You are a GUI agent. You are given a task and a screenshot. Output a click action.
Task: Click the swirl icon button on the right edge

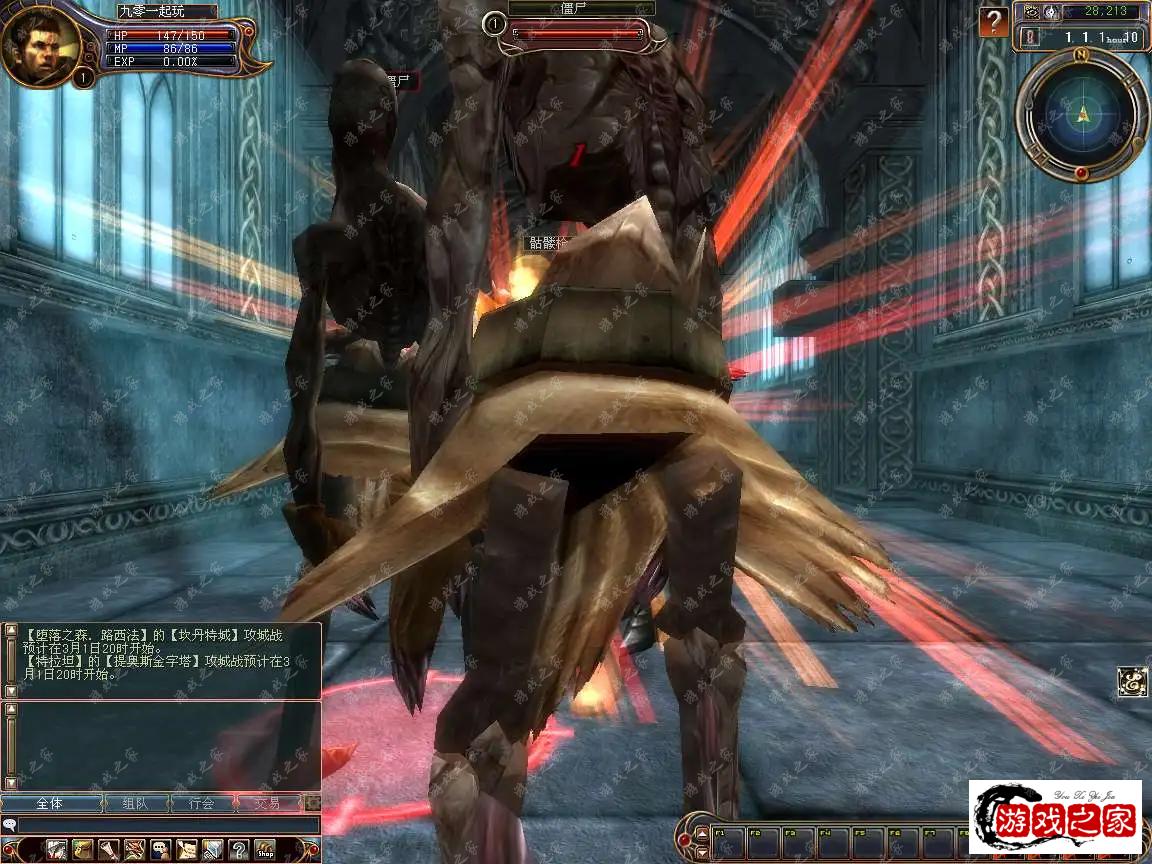click(1132, 682)
